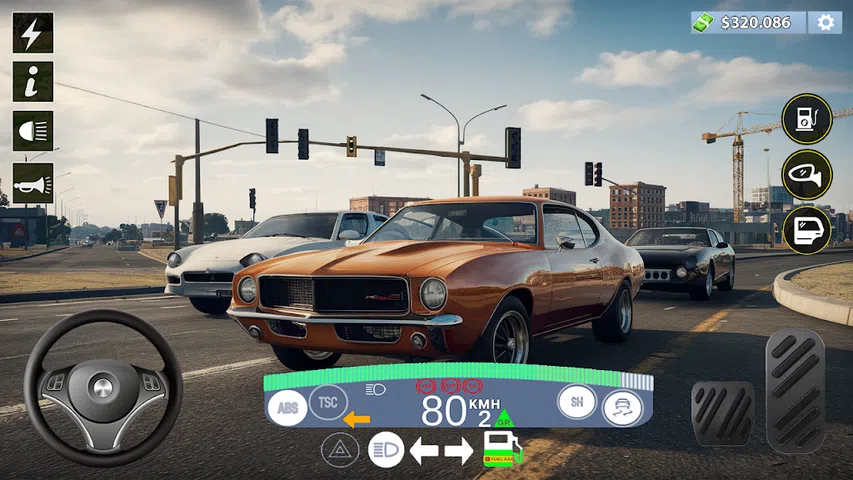Image resolution: width=853 pixels, height=480 pixels.
Task: Activate the car door button
Action: coord(806,230)
